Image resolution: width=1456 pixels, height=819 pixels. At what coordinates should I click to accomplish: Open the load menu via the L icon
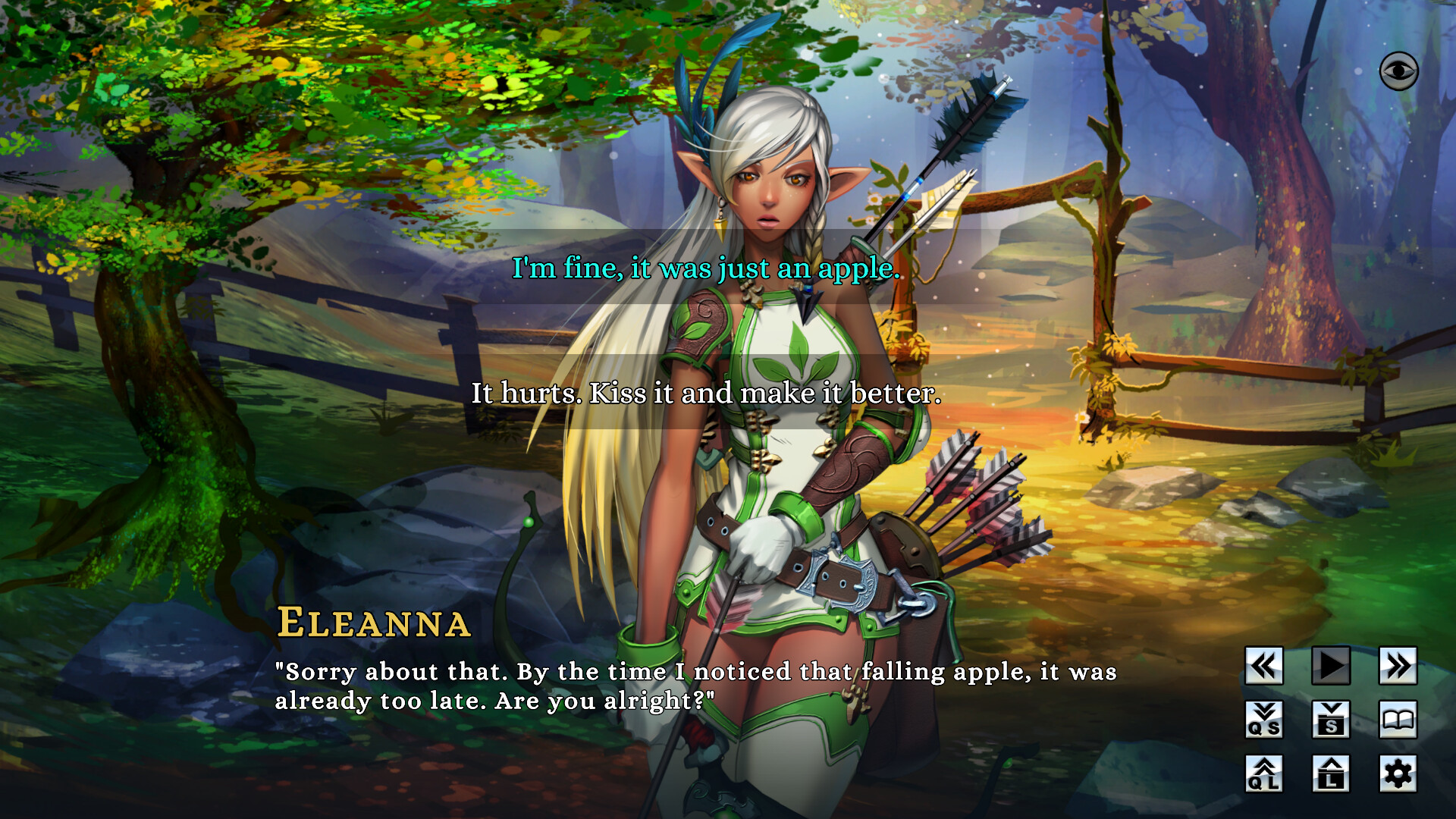pyautogui.click(x=1329, y=771)
